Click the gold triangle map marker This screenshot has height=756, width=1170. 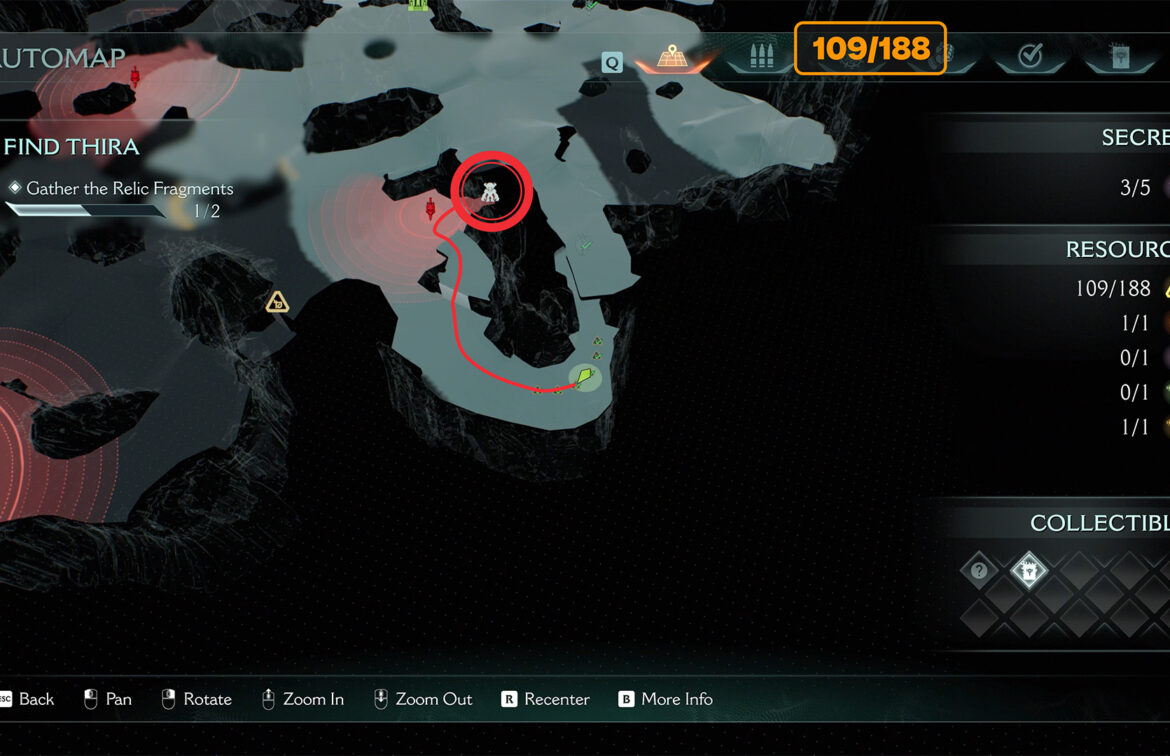click(277, 301)
